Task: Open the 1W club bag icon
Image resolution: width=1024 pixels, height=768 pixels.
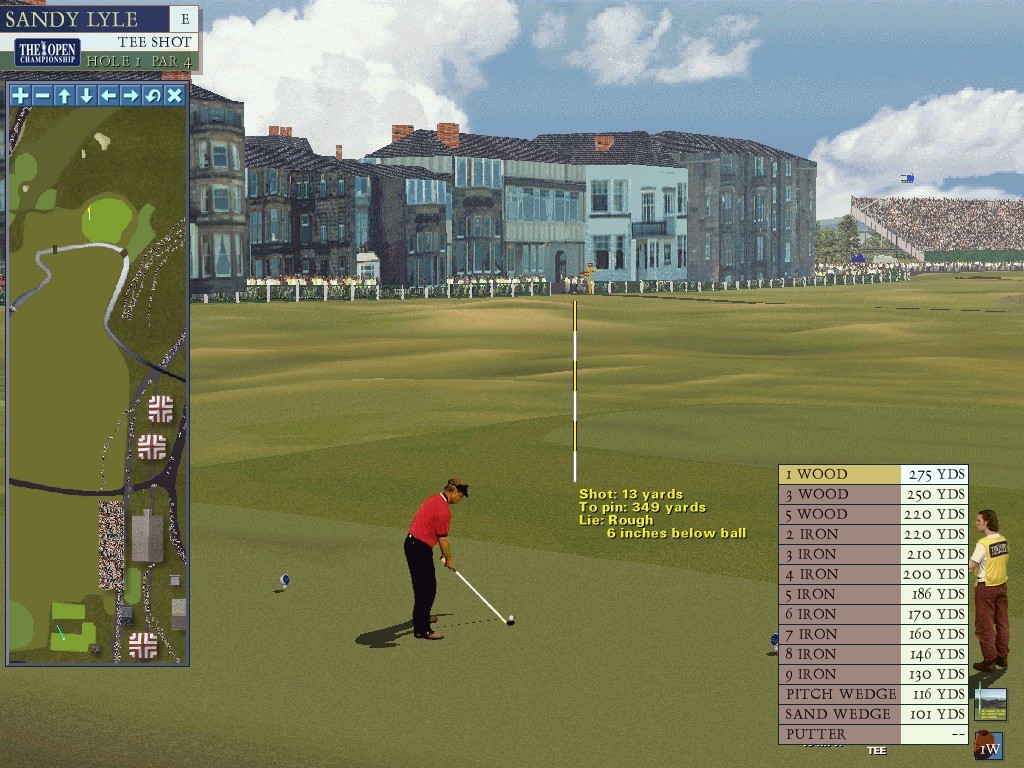Action: click(x=988, y=746)
